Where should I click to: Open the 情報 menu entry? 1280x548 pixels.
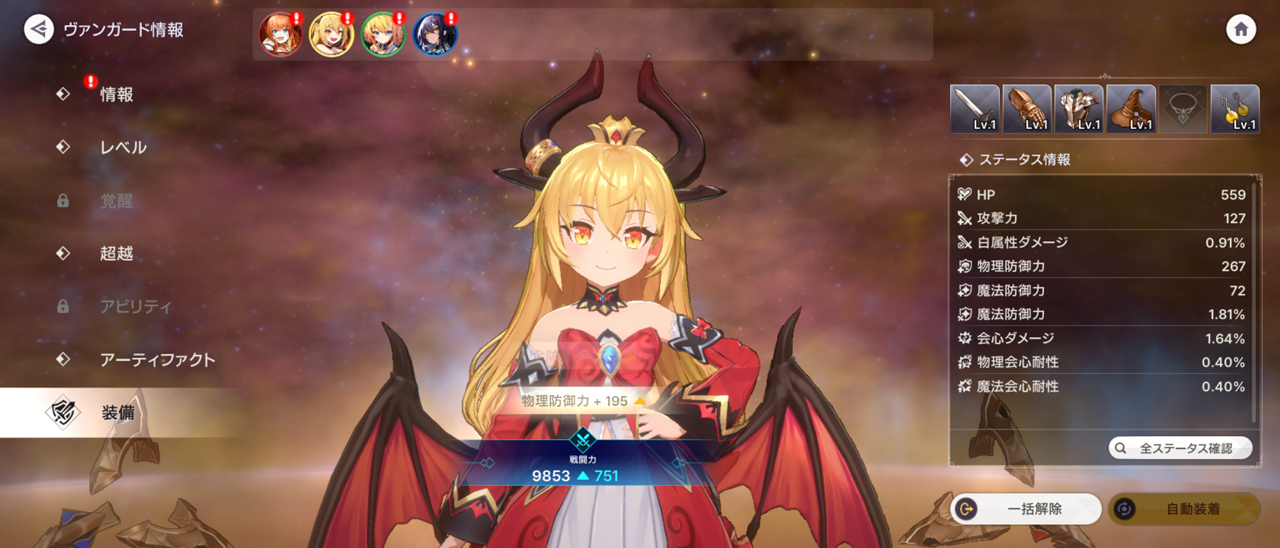coord(116,94)
